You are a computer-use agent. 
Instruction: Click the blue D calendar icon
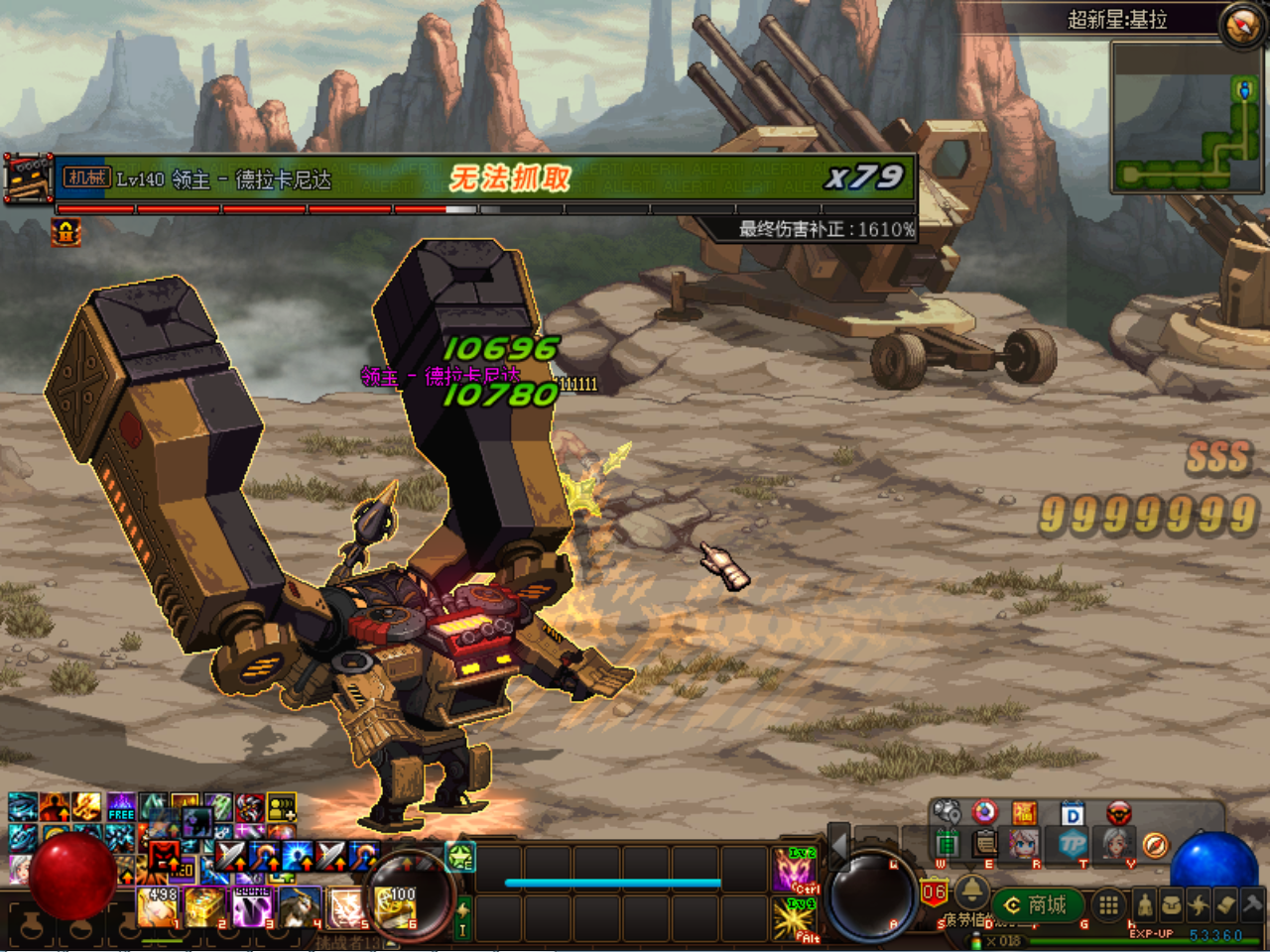point(1073,815)
